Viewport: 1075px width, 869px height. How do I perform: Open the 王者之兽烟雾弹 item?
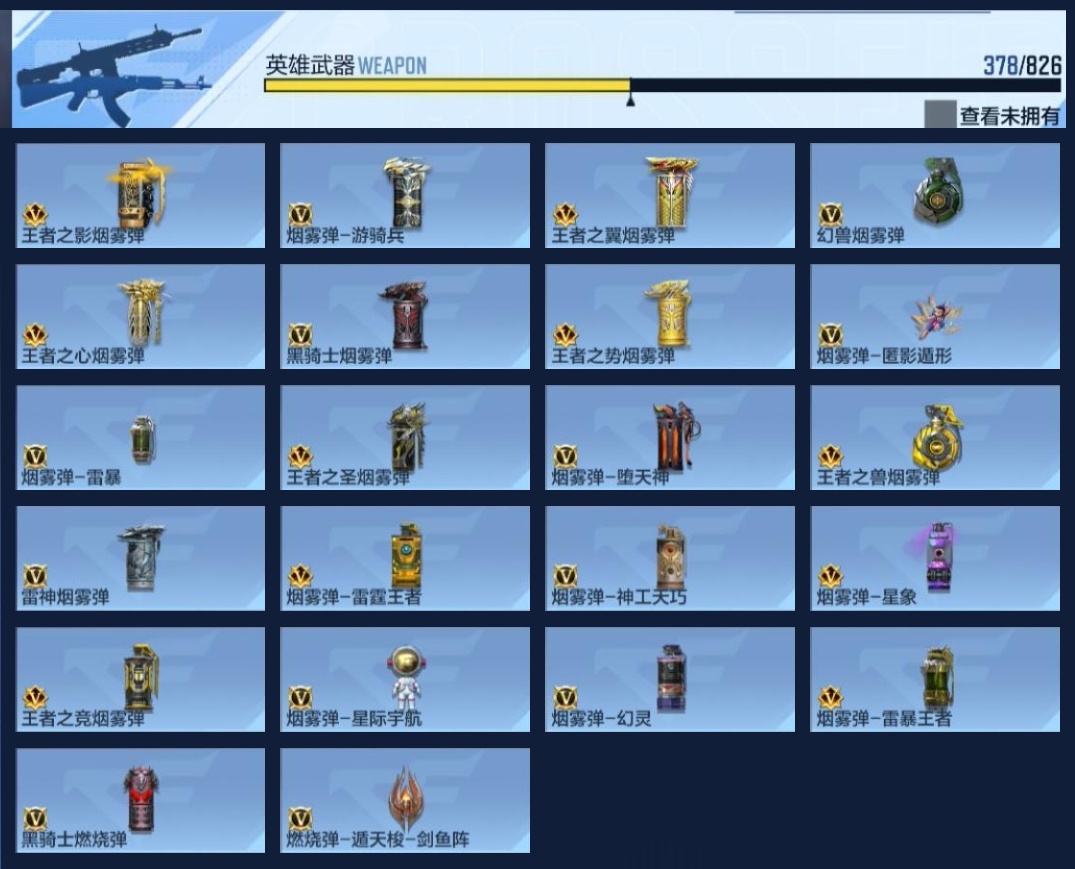click(x=935, y=437)
